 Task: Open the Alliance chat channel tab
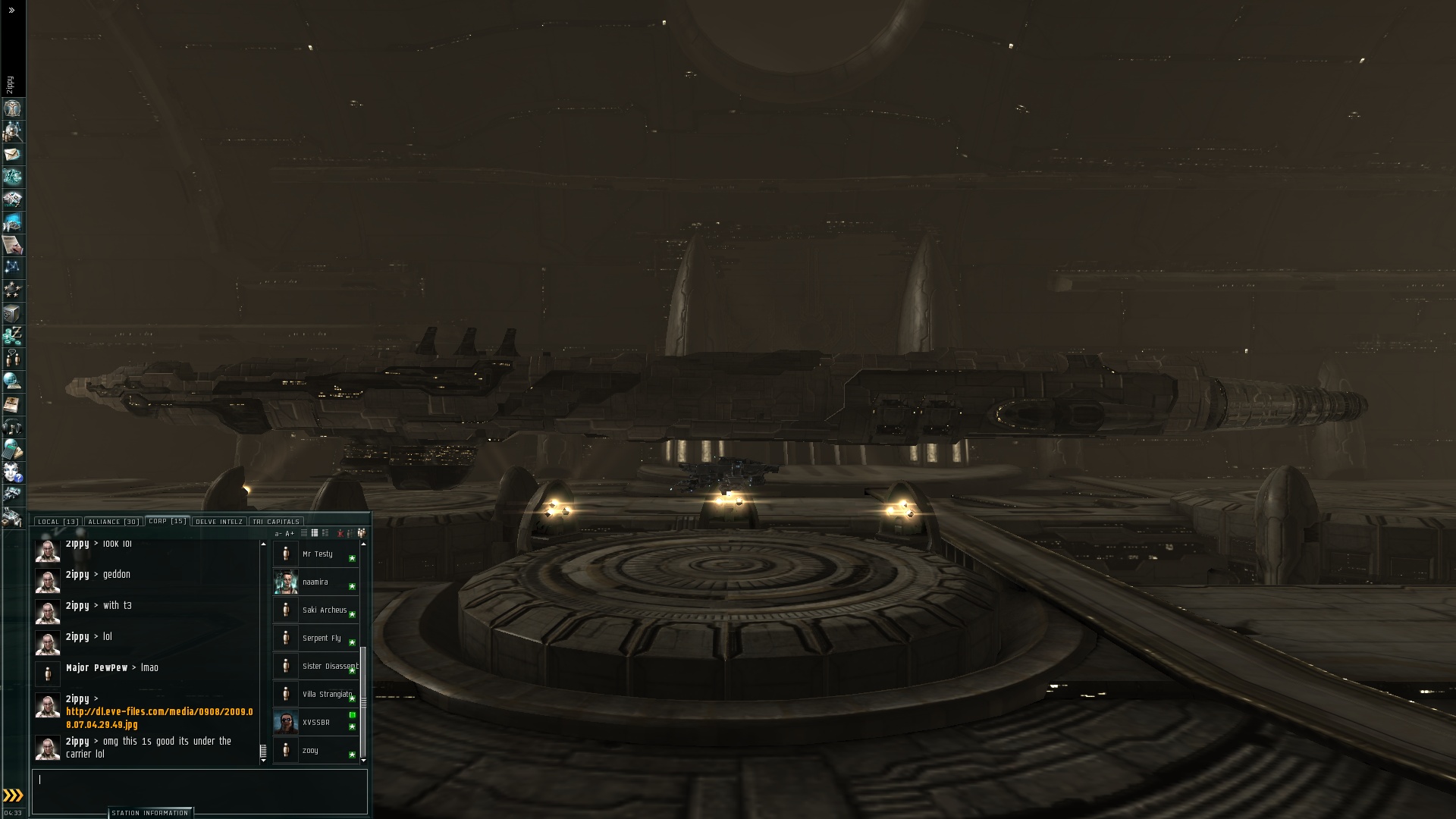(112, 522)
